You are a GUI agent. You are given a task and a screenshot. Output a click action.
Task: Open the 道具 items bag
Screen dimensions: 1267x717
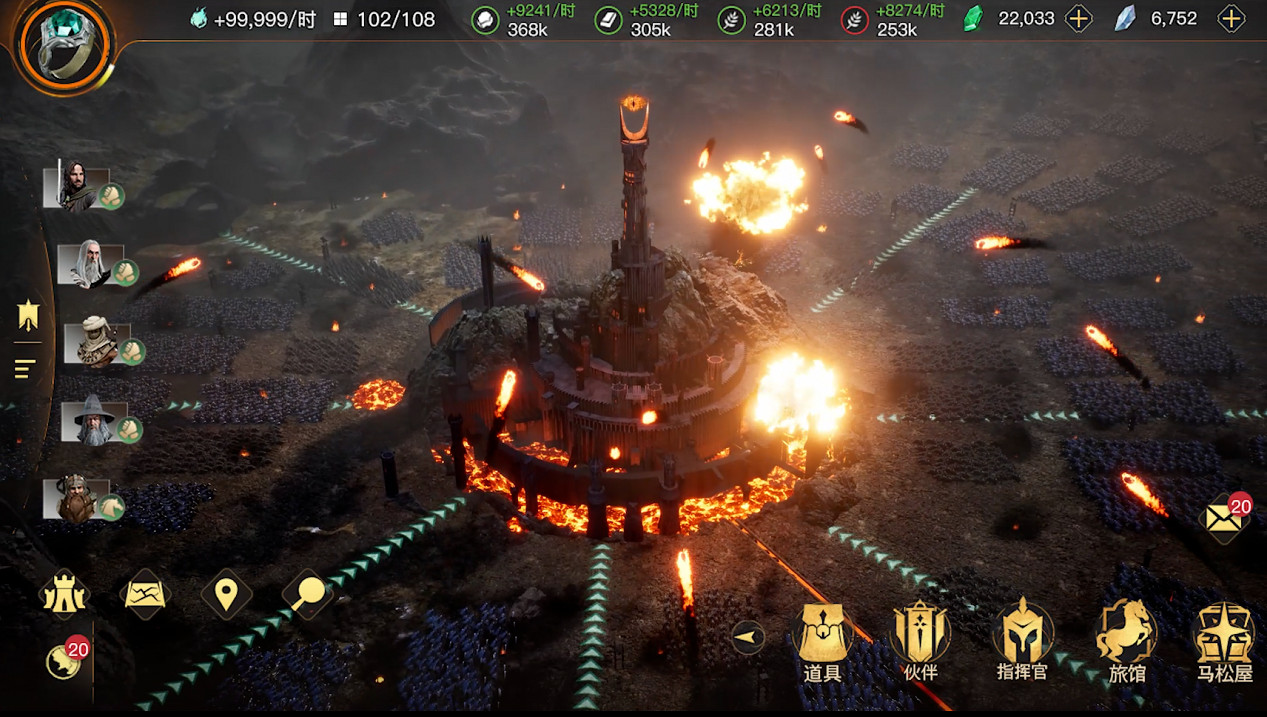(822, 641)
